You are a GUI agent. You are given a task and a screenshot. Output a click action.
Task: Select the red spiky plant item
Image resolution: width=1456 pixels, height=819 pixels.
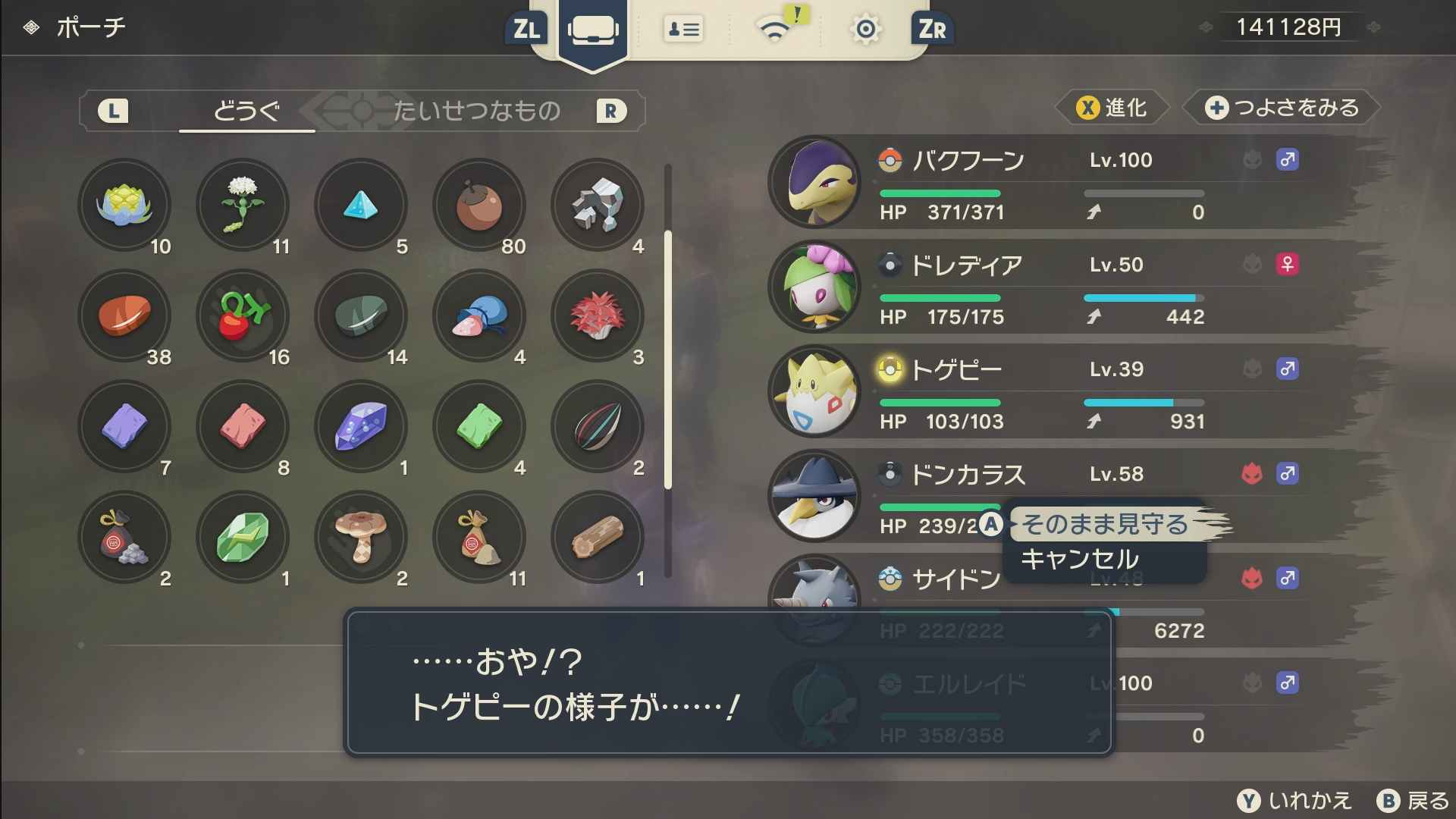pos(598,315)
